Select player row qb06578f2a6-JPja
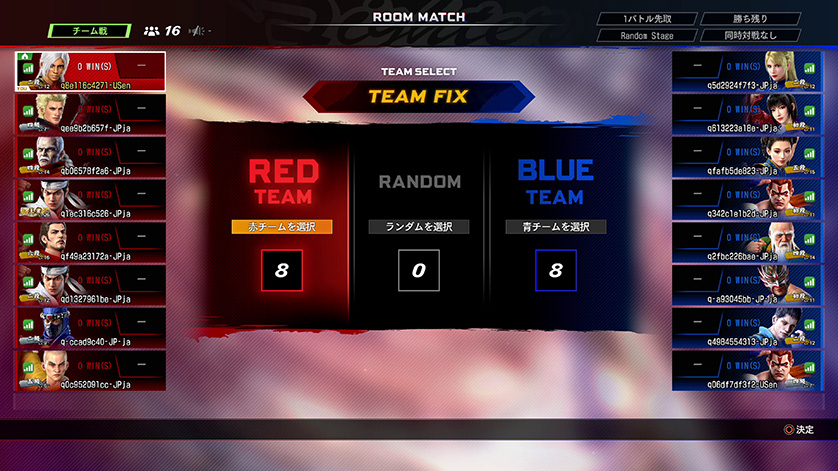Viewport: 838px width, 471px height. pos(90,156)
